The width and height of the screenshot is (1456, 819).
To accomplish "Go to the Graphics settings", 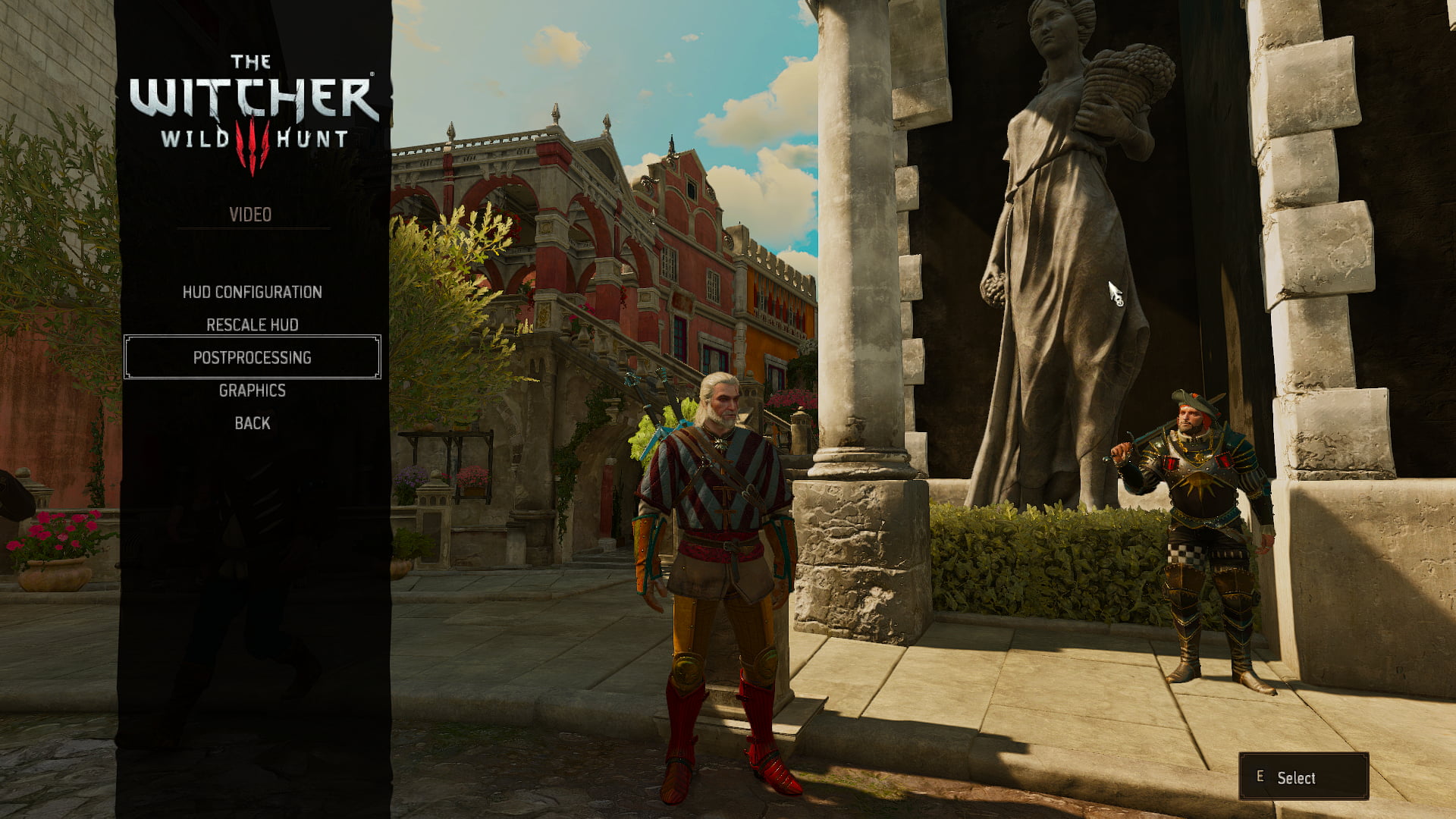I will coord(252,391).
